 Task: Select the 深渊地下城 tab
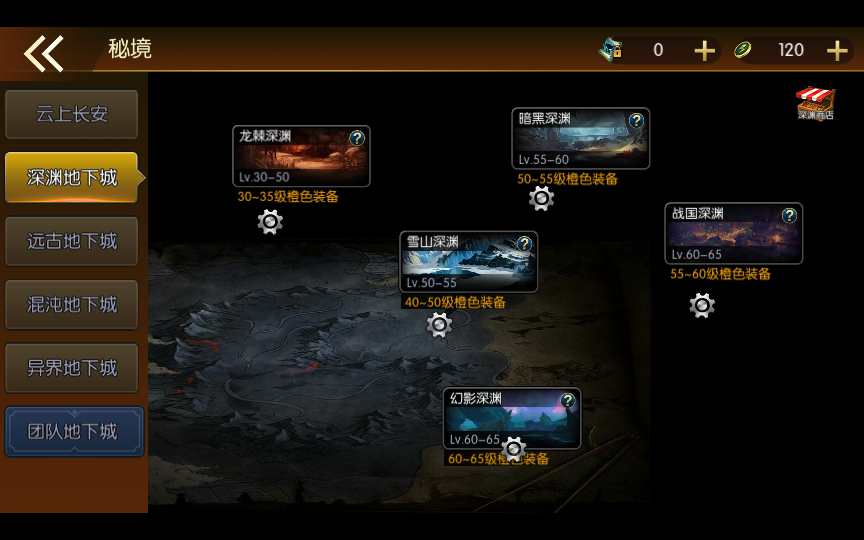[71, 178]
